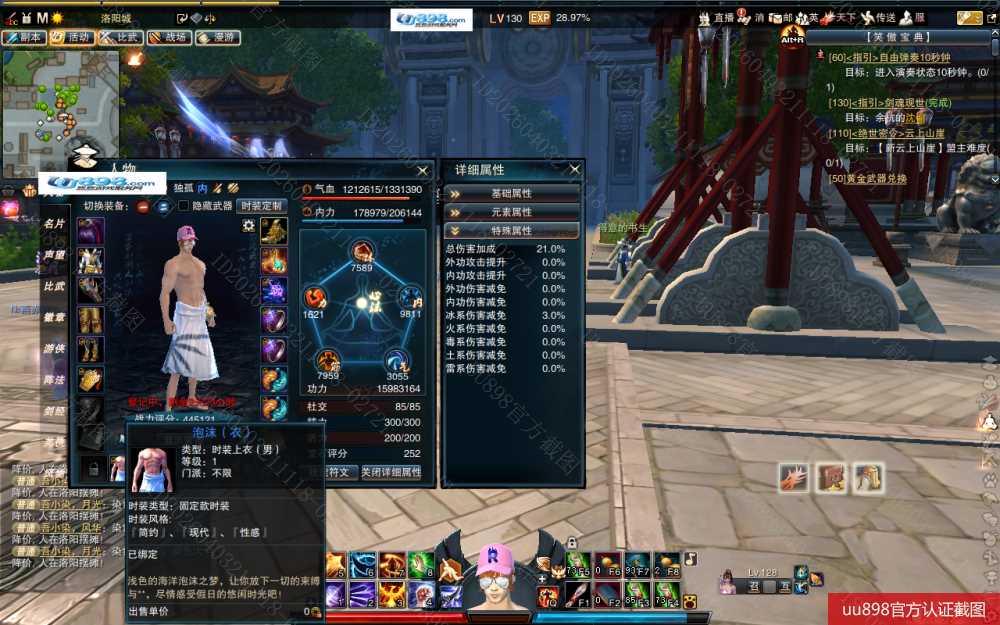
Task: Close the 人物 character panel
Action: tap(424, 170)
